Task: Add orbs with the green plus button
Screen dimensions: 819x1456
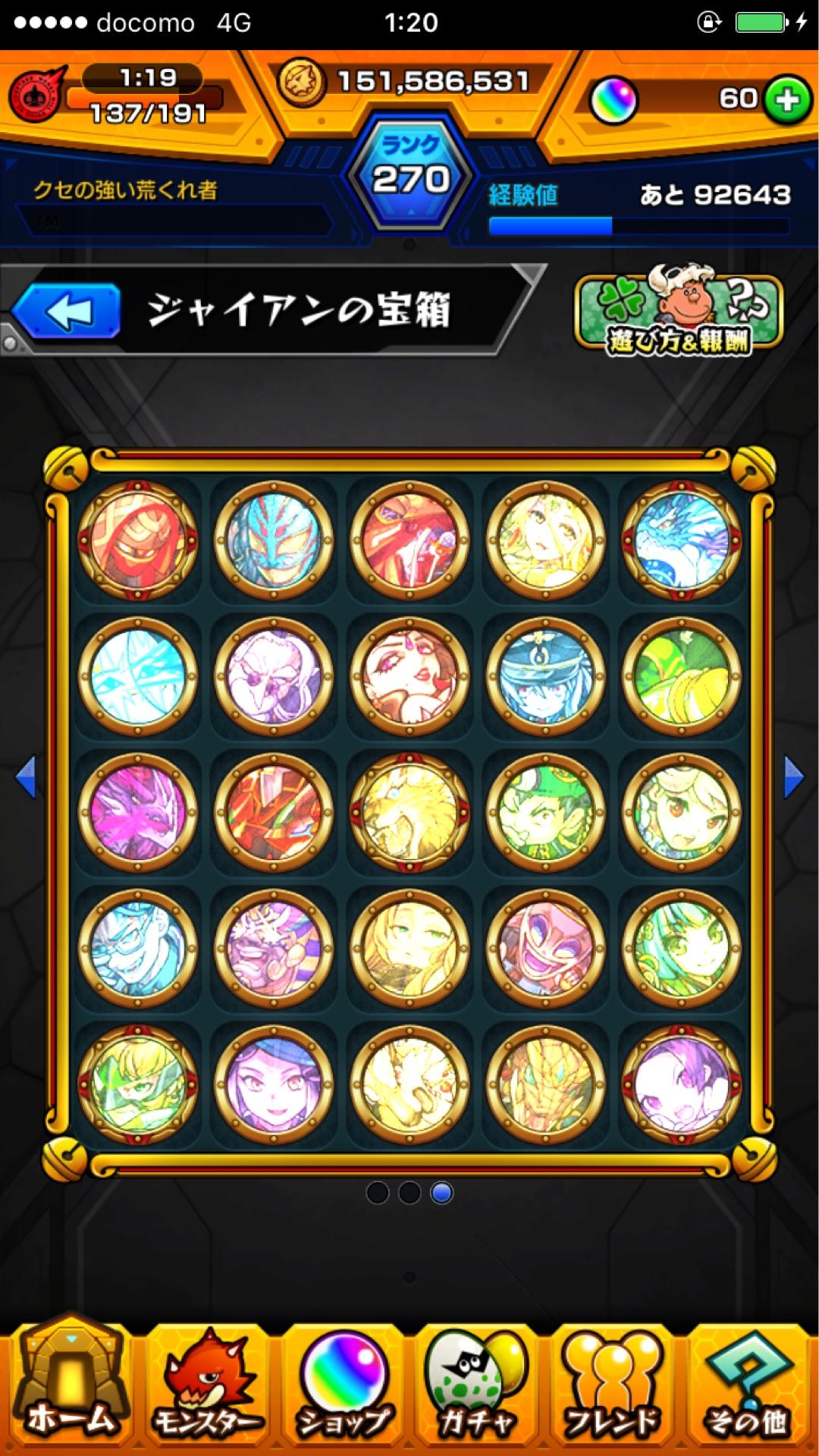Action: [786, 99]
